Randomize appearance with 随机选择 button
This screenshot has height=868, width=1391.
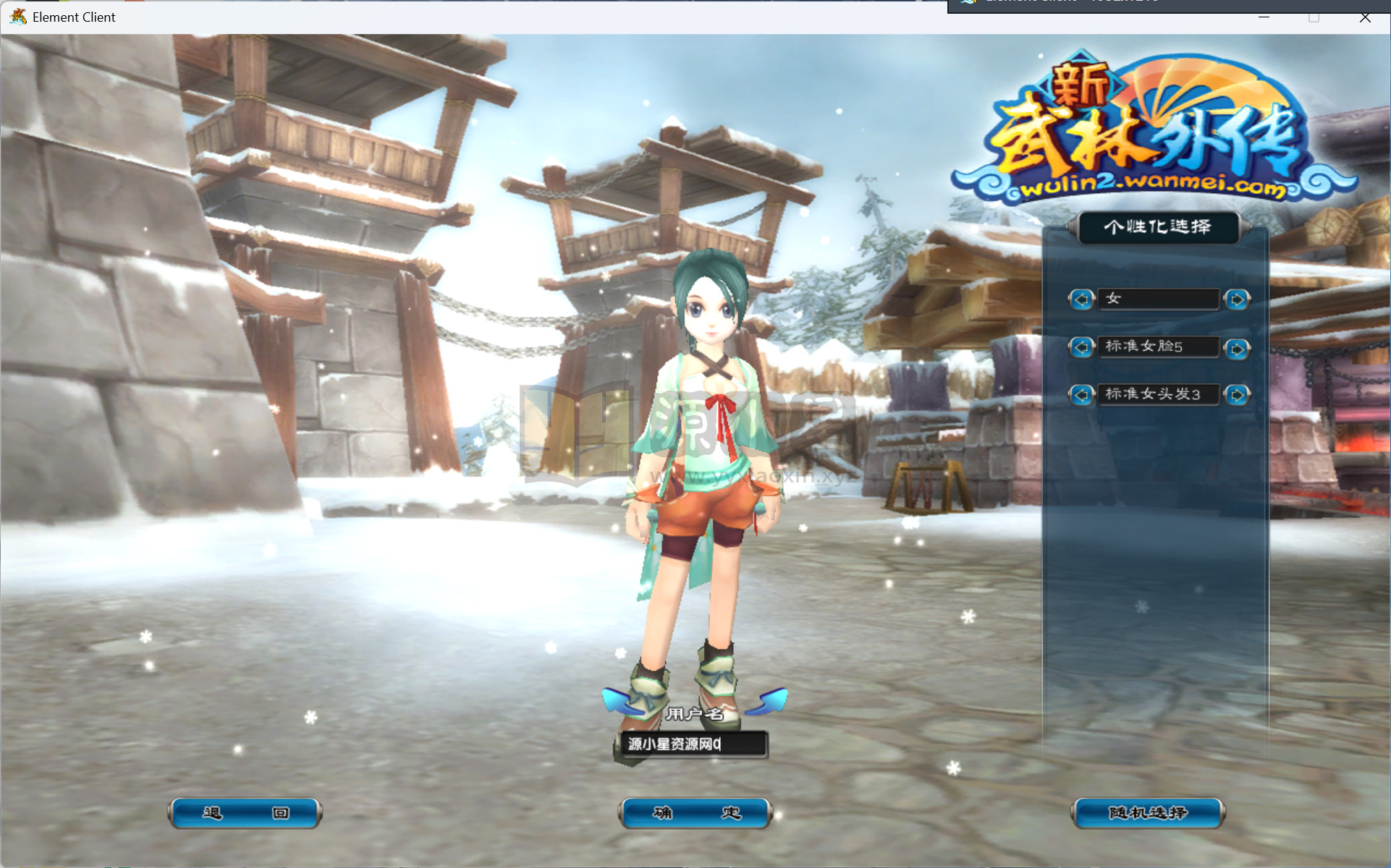click(1148, 813)
